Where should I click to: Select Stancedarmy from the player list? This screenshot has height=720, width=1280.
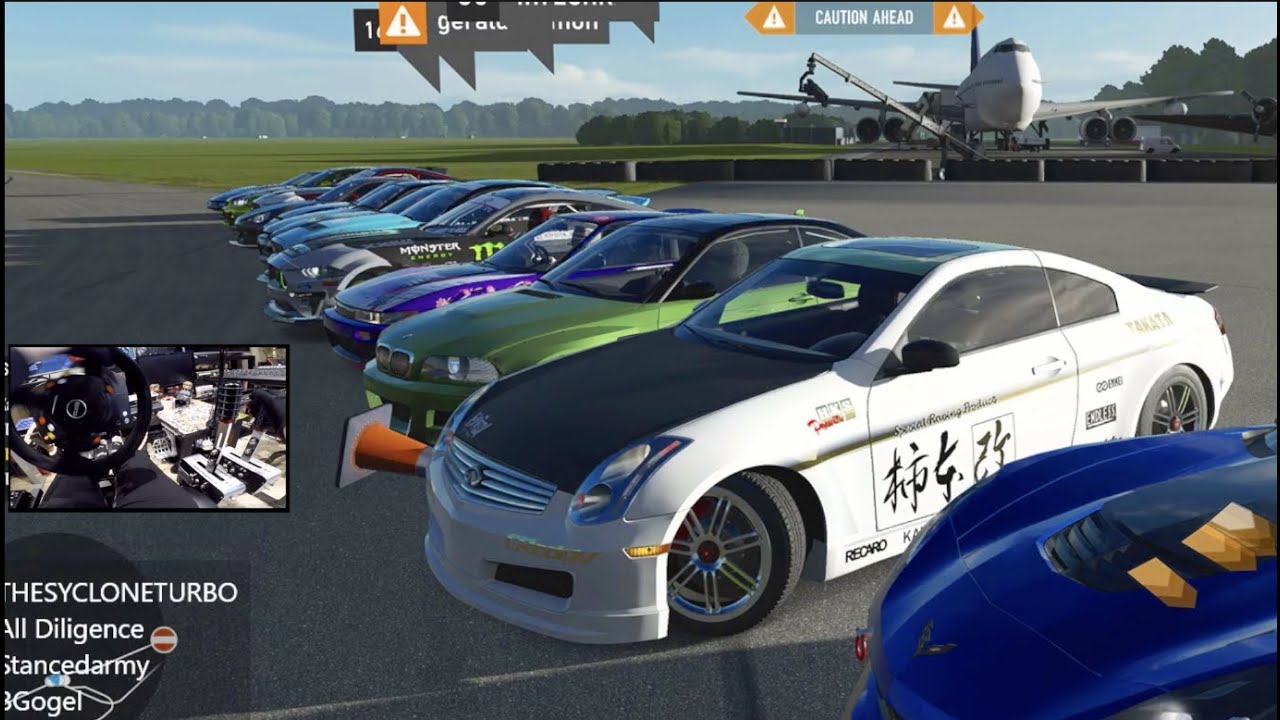tap(76, 666)
